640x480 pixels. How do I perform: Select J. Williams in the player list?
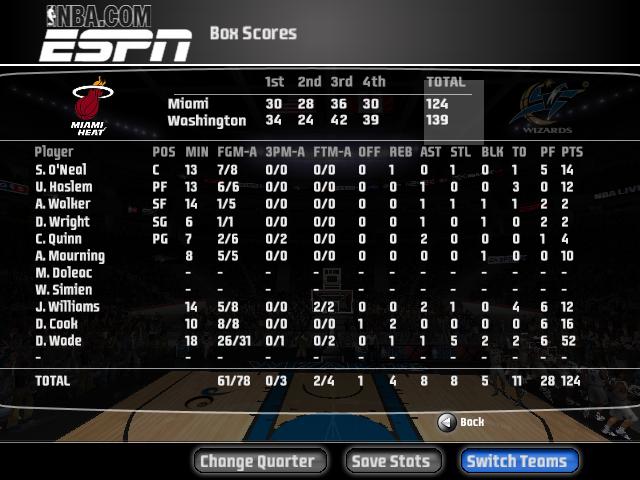pyautogui.click(x=68, y=307)
